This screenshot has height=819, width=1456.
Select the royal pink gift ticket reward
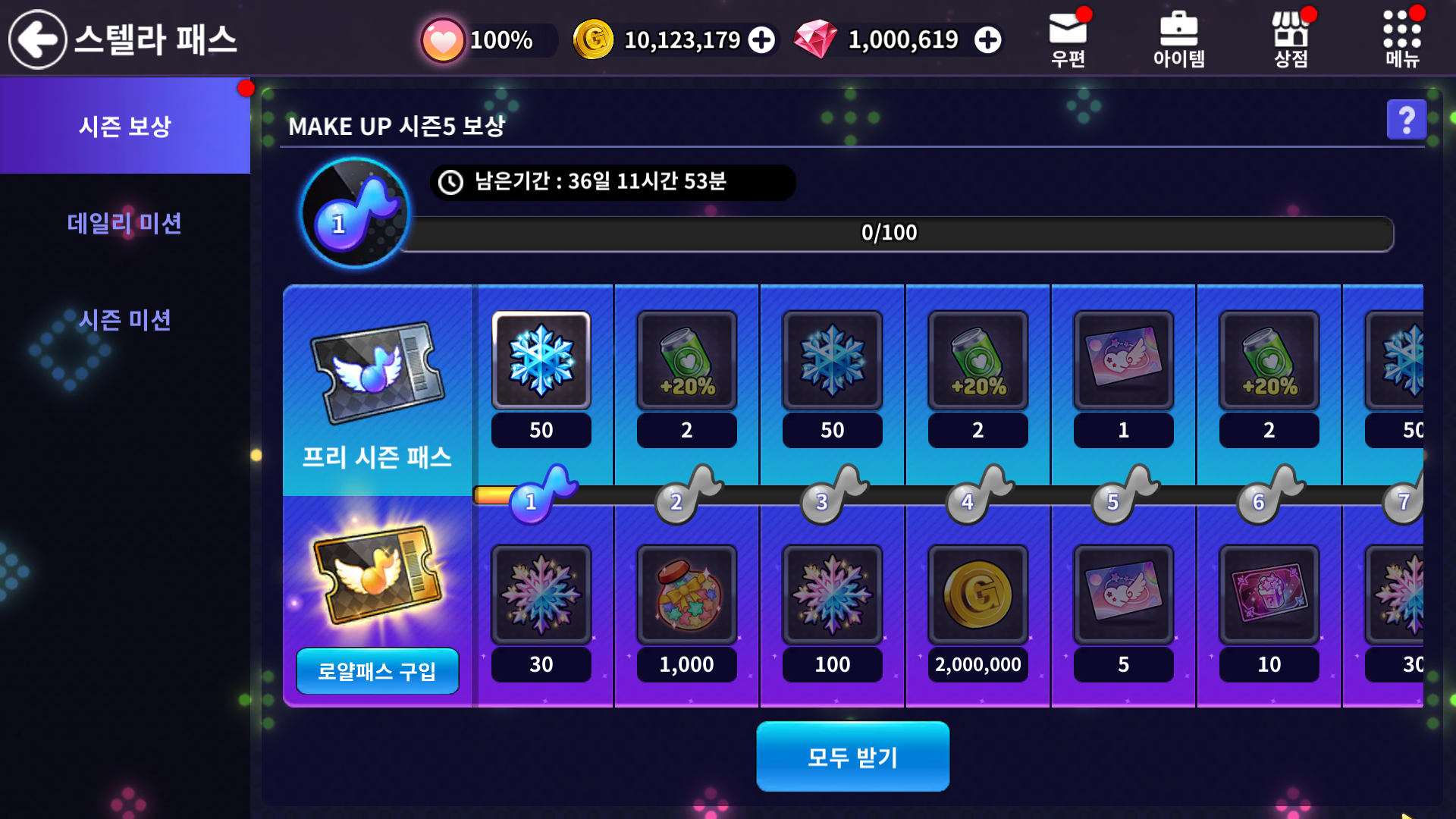[1269, 595]
